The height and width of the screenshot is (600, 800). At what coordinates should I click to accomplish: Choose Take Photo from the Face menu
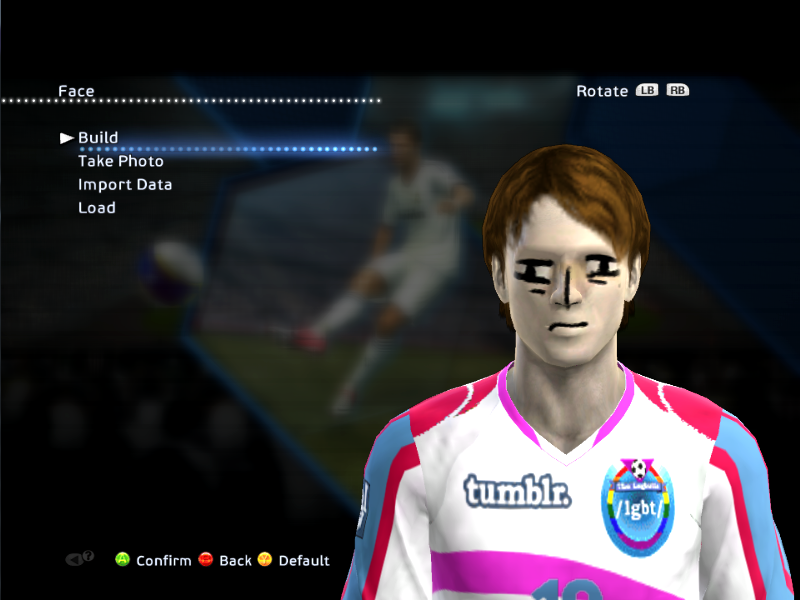click(121, 161)
